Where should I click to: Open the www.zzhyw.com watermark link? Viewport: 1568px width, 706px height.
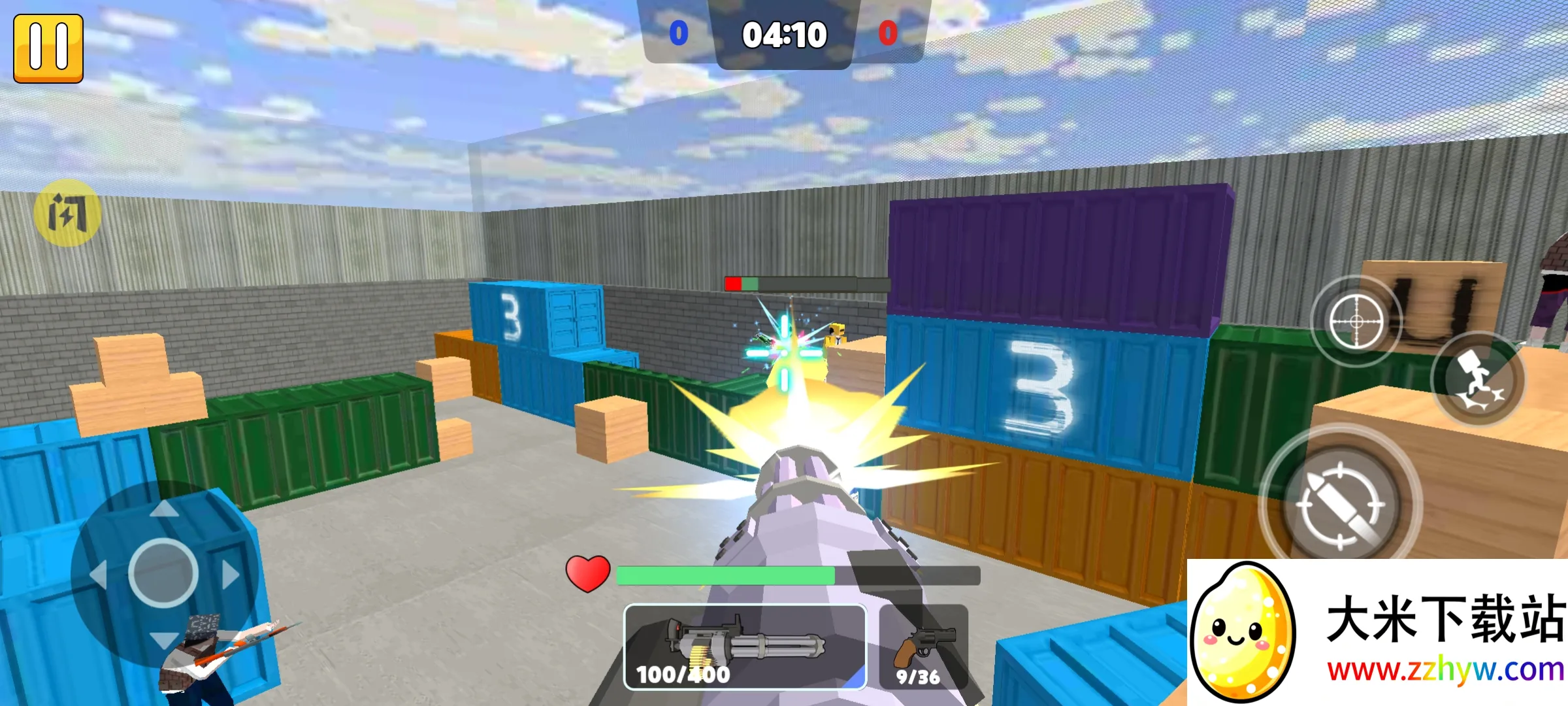(1445, 670)
